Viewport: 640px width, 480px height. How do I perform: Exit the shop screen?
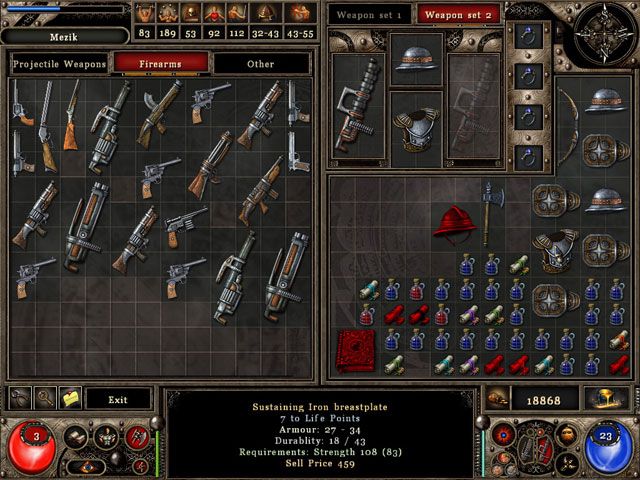pos(118,399)
